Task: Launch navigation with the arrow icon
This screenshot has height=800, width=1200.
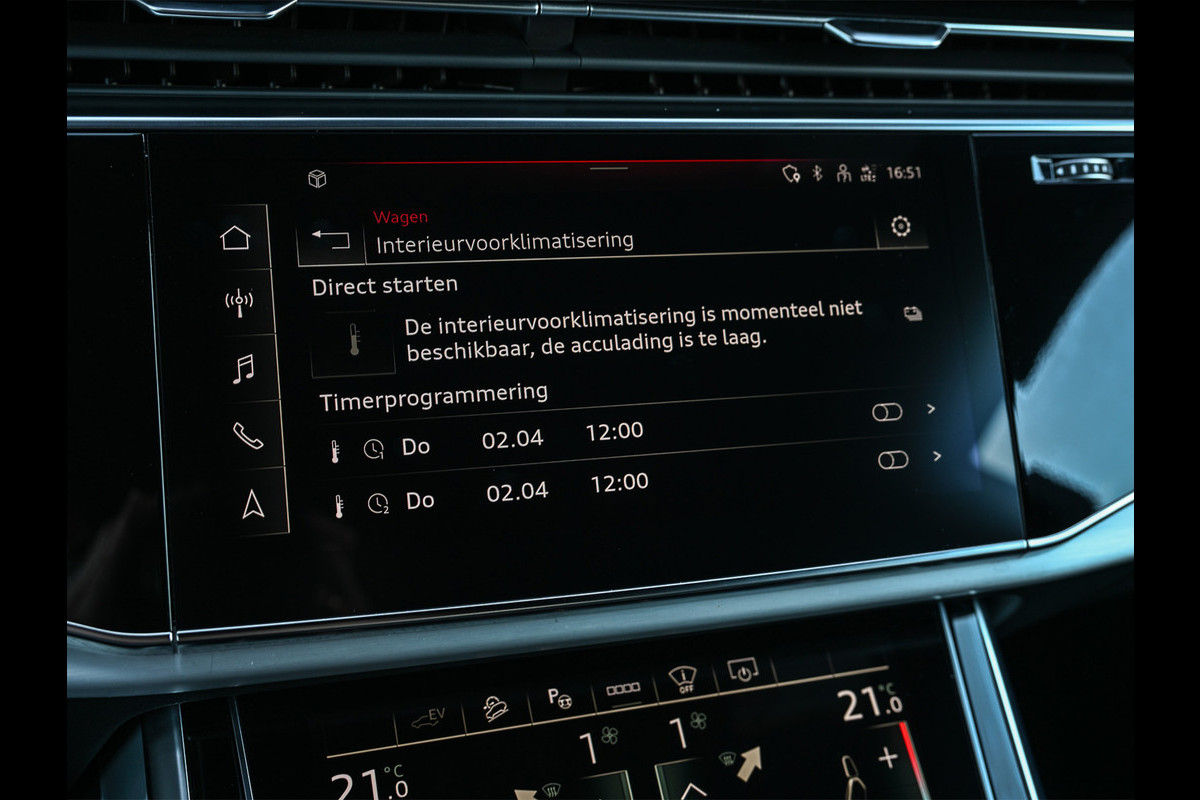Action: click(253, 505)
